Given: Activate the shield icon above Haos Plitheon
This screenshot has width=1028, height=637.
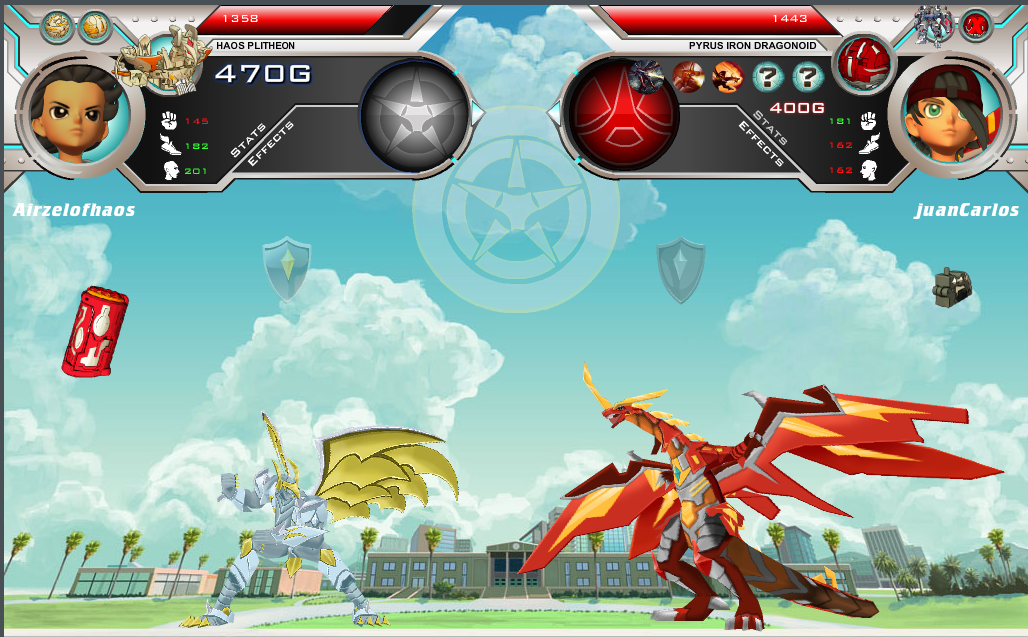Looking at the screenshot, I should coord(287,267).
